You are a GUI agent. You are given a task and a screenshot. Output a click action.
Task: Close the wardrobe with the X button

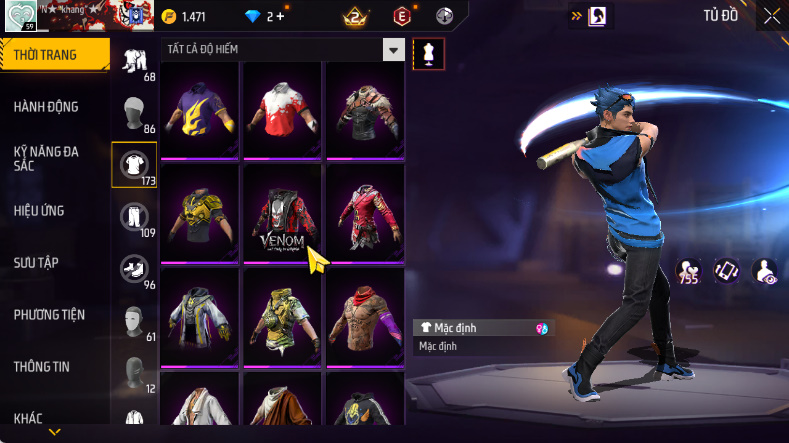[772, 16]
